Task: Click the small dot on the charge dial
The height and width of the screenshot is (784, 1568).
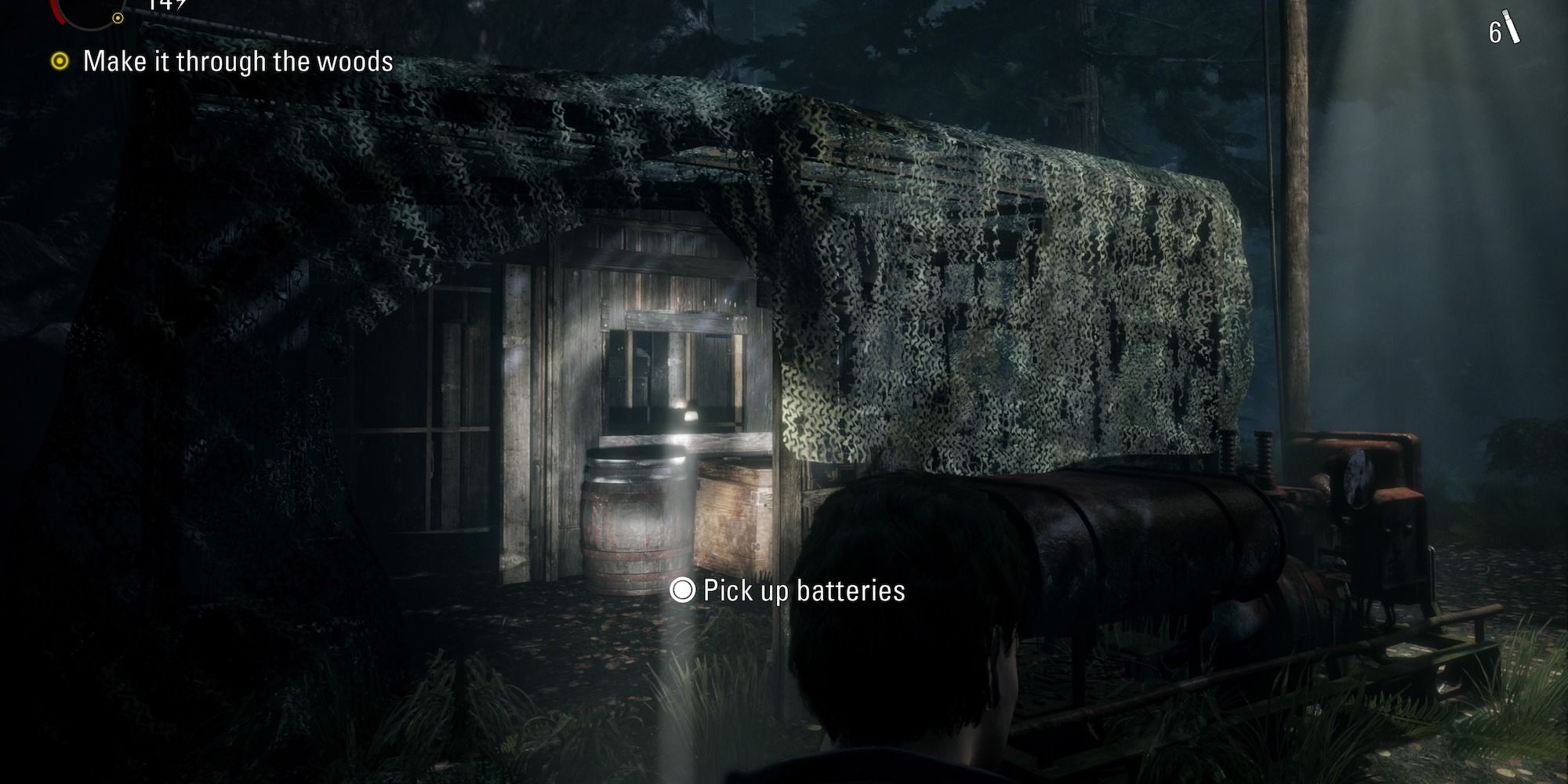Action: [118, 18]
